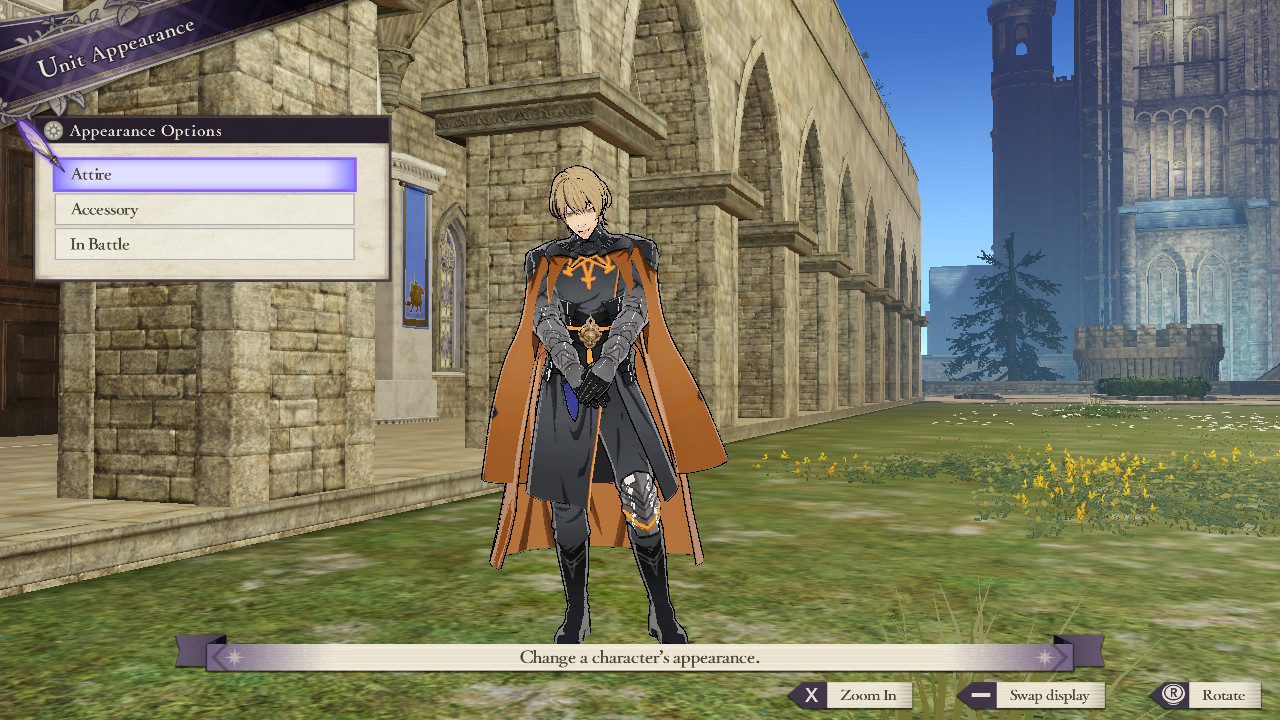Click the right star ornament on bottom banner
1280x720 pixels.
pos(1047,657)
